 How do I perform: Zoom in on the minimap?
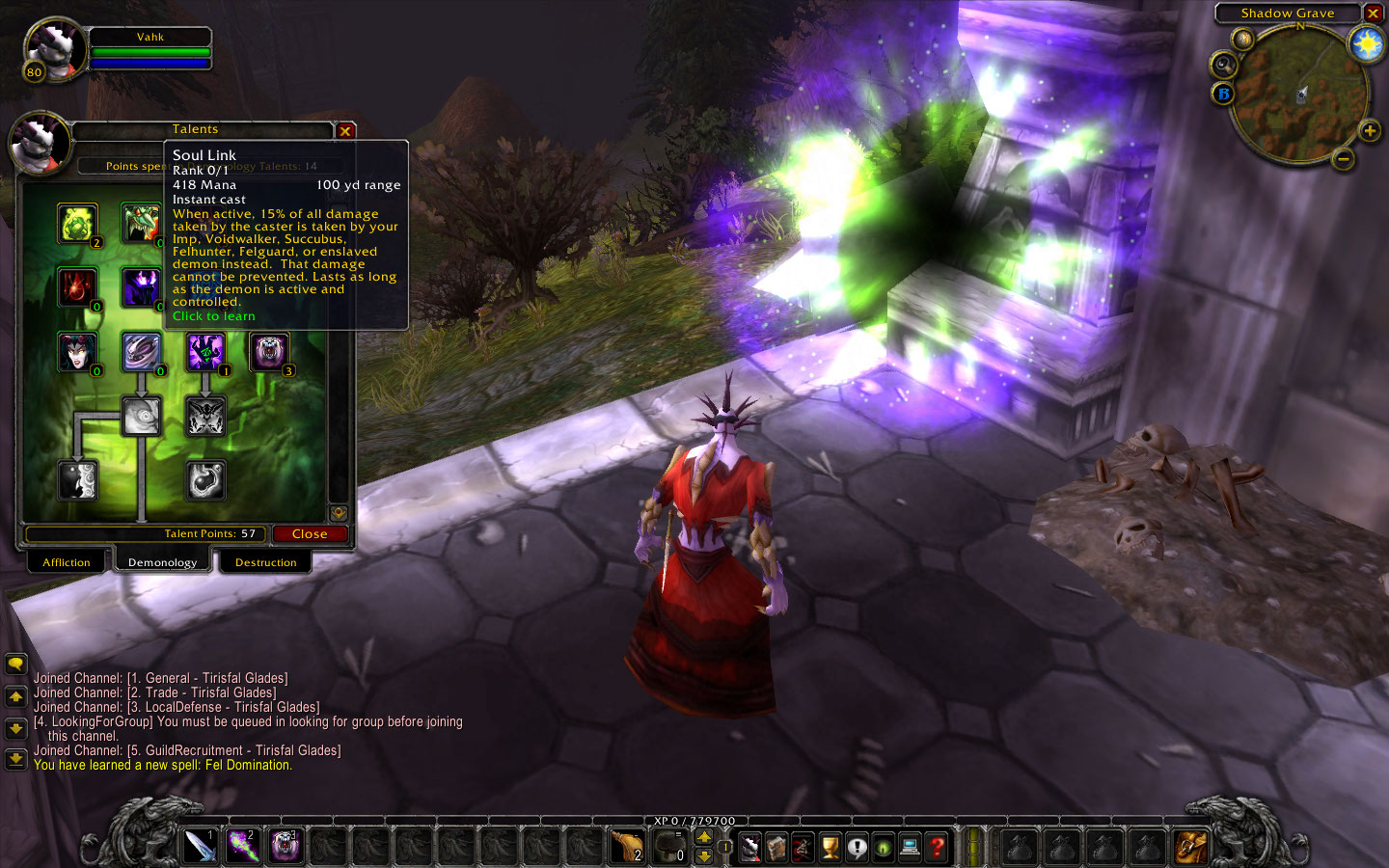[1369, 130]
